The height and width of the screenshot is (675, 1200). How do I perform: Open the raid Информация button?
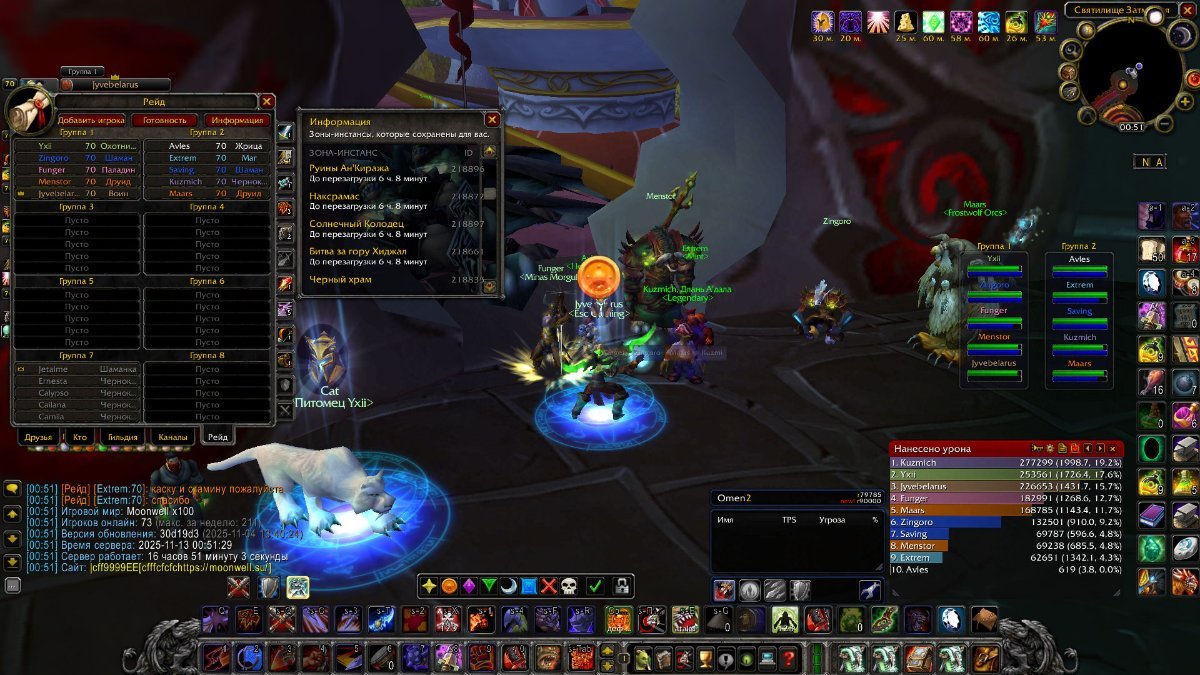pos(237,120)
